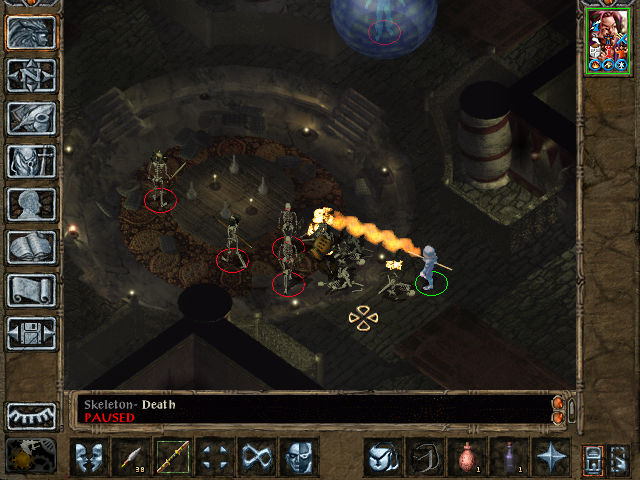Select the character portrait
640x480 pixels.
click(607, 40)
